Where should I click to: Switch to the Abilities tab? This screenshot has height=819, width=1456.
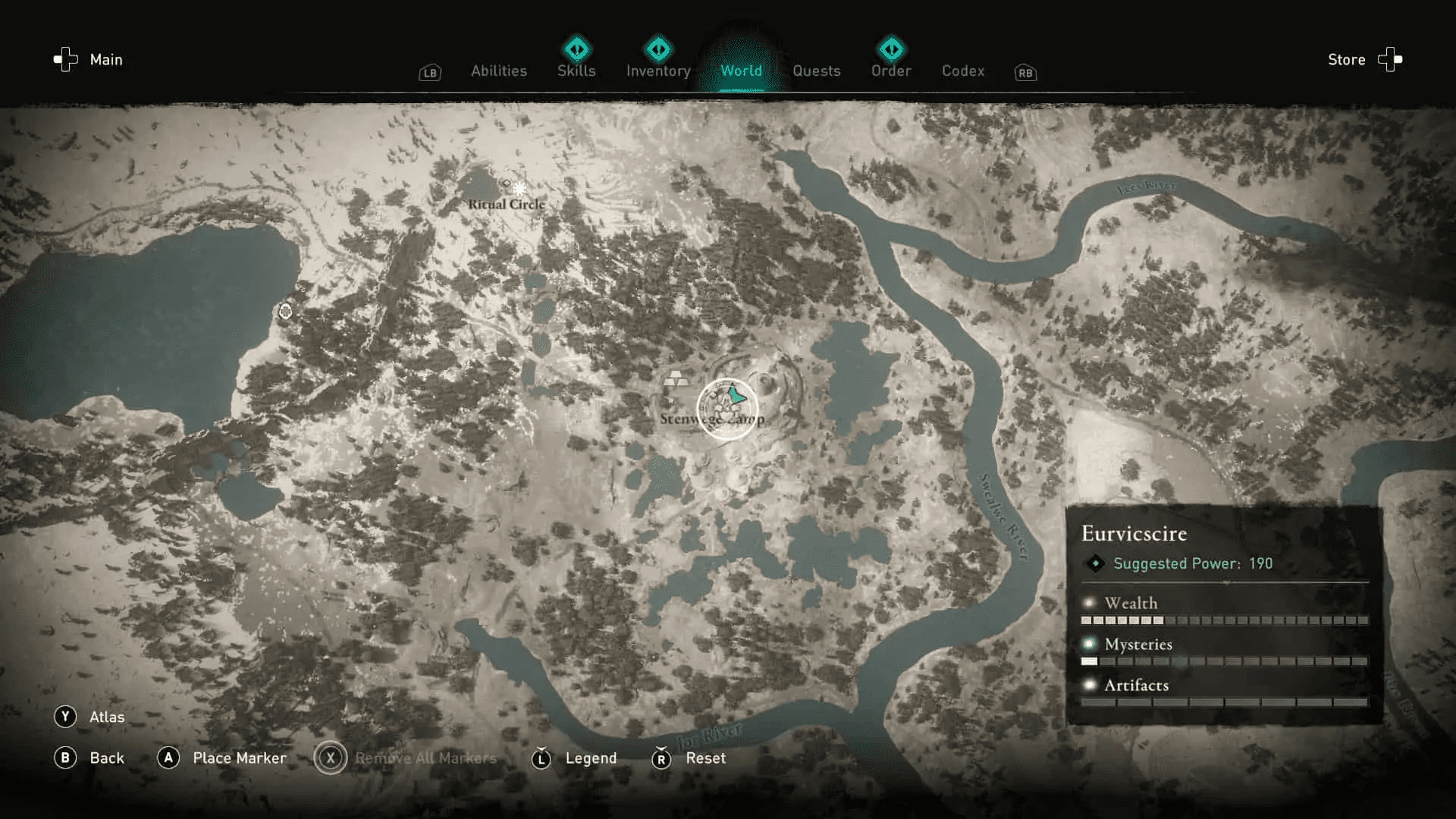(x=498, y=71)
